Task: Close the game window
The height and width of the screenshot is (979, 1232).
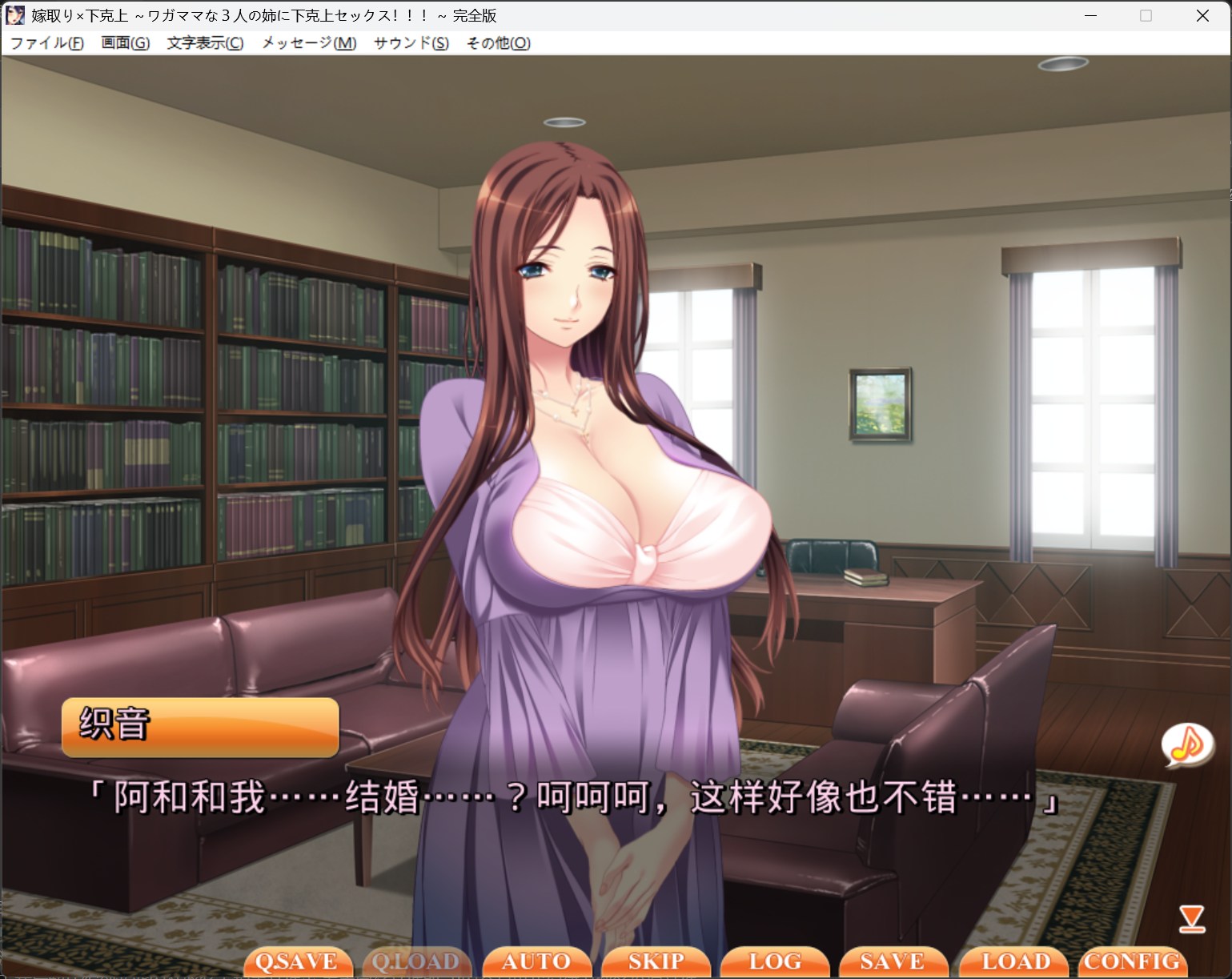Action: point(1202,16)
